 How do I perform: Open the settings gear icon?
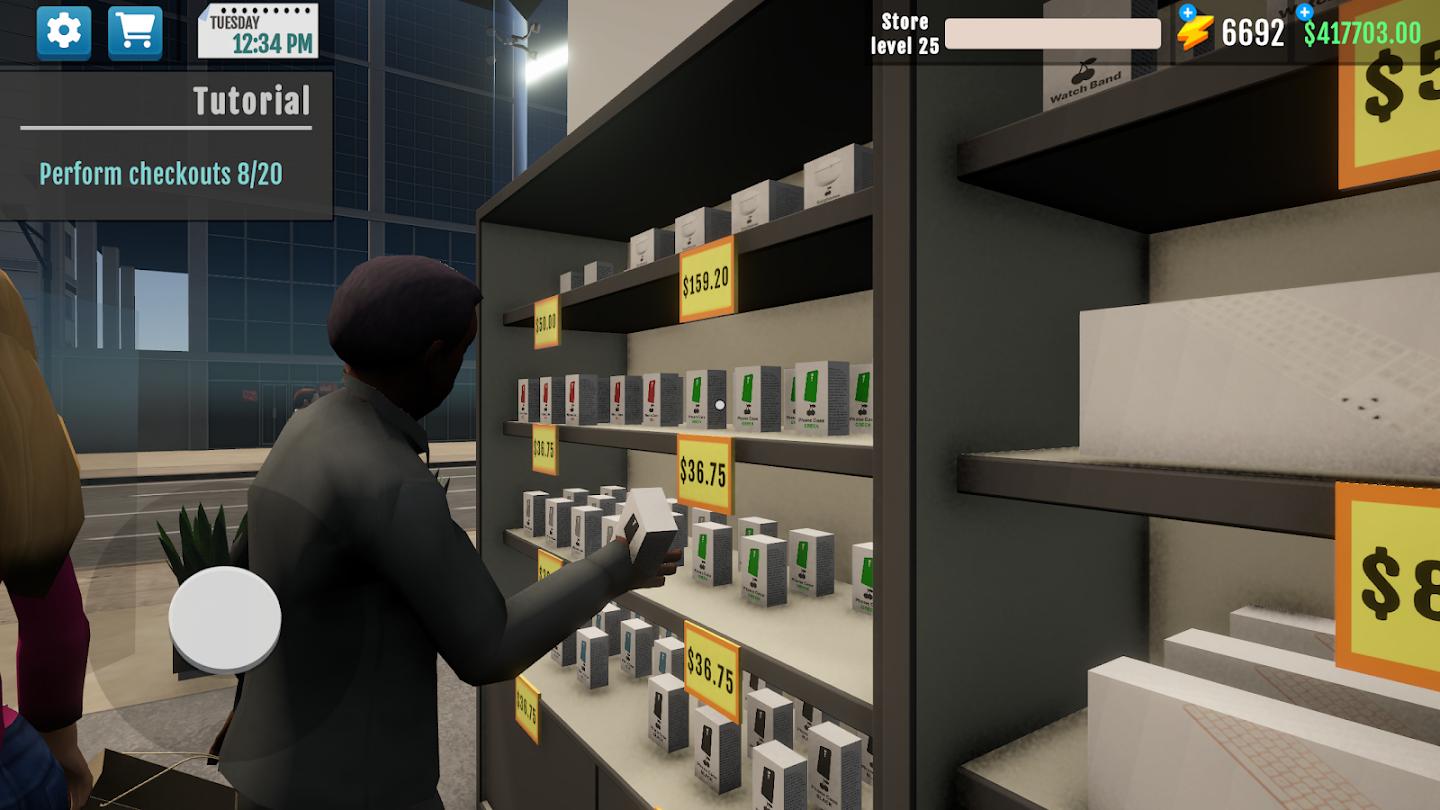point(64,31)
